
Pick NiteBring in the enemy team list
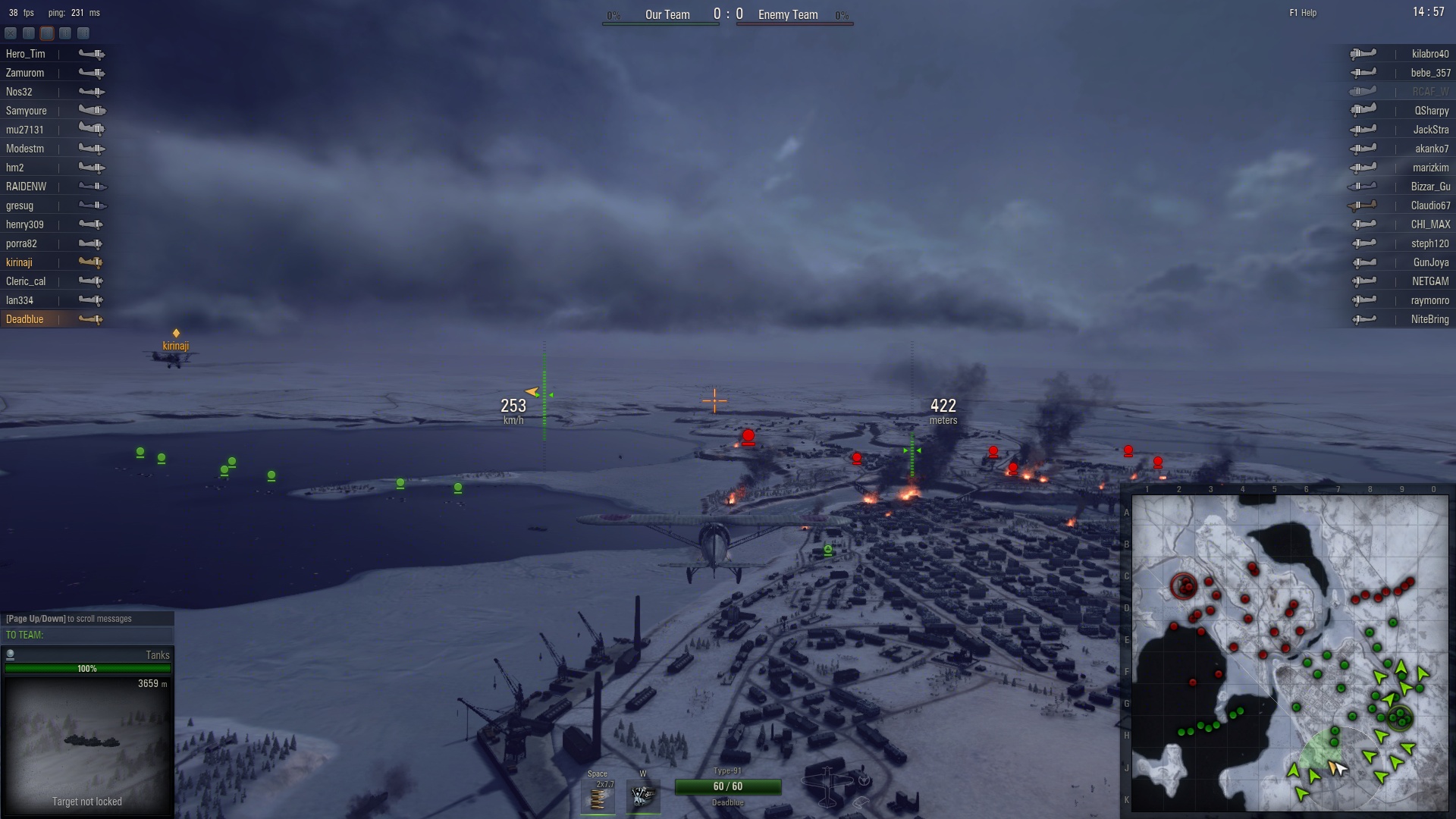(x=1429, y=319)
